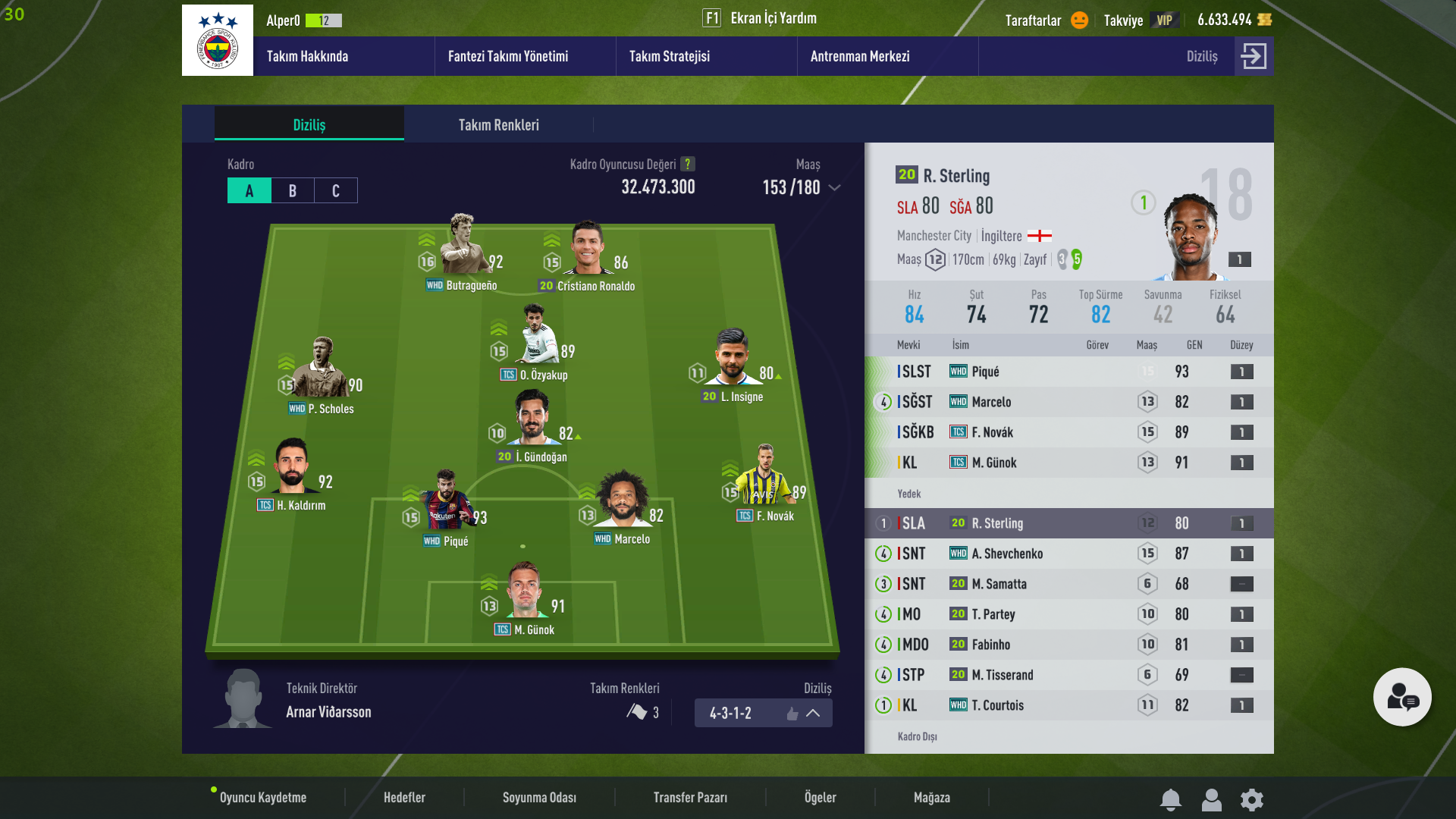
Task: Select Antrenman Merkezi in the top menu
Action: 859,56
